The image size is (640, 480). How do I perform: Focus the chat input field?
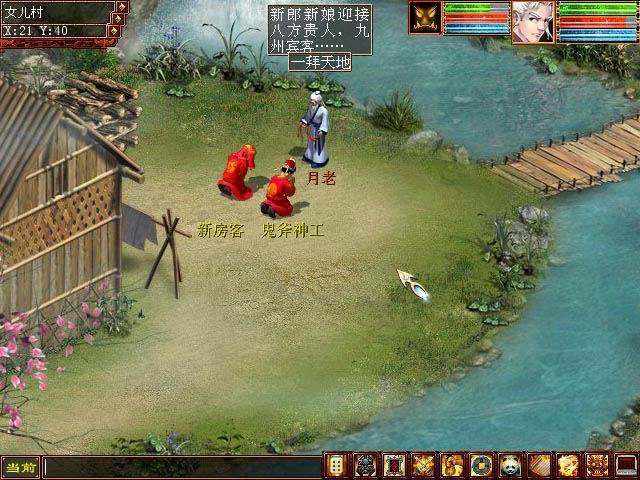point(180,467)
